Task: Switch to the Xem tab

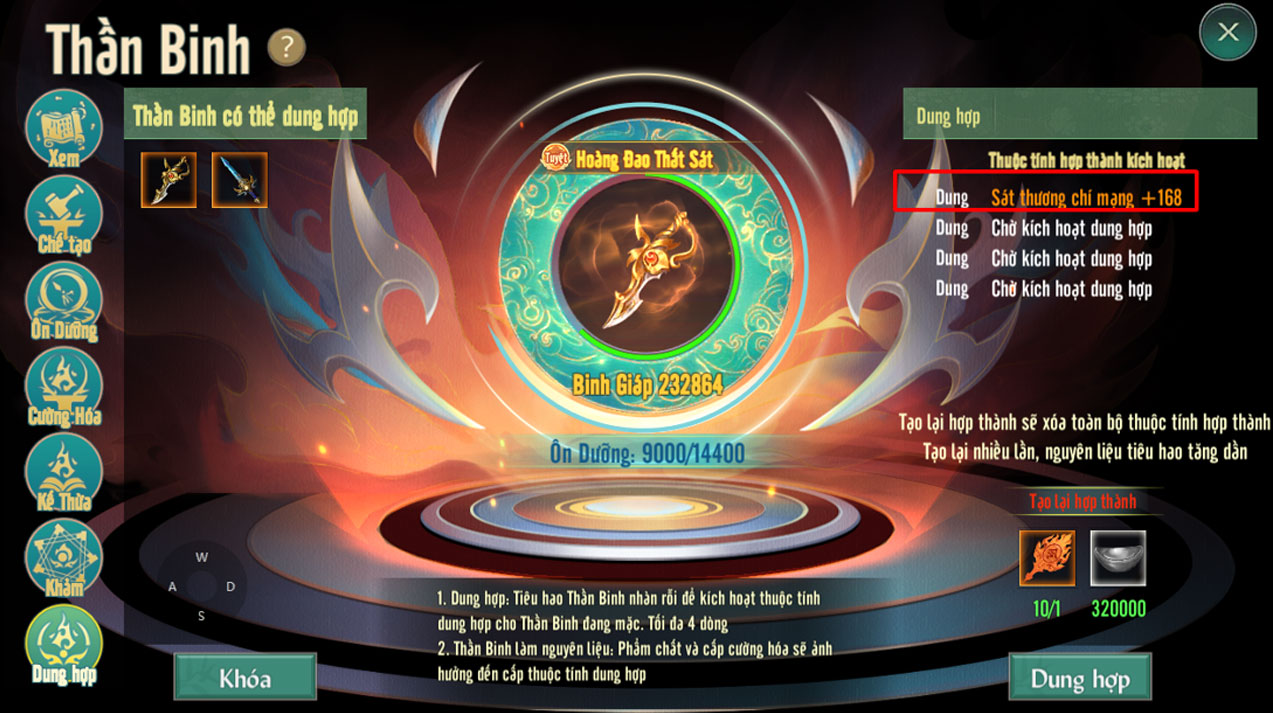Action: click(x=63, y=129)
